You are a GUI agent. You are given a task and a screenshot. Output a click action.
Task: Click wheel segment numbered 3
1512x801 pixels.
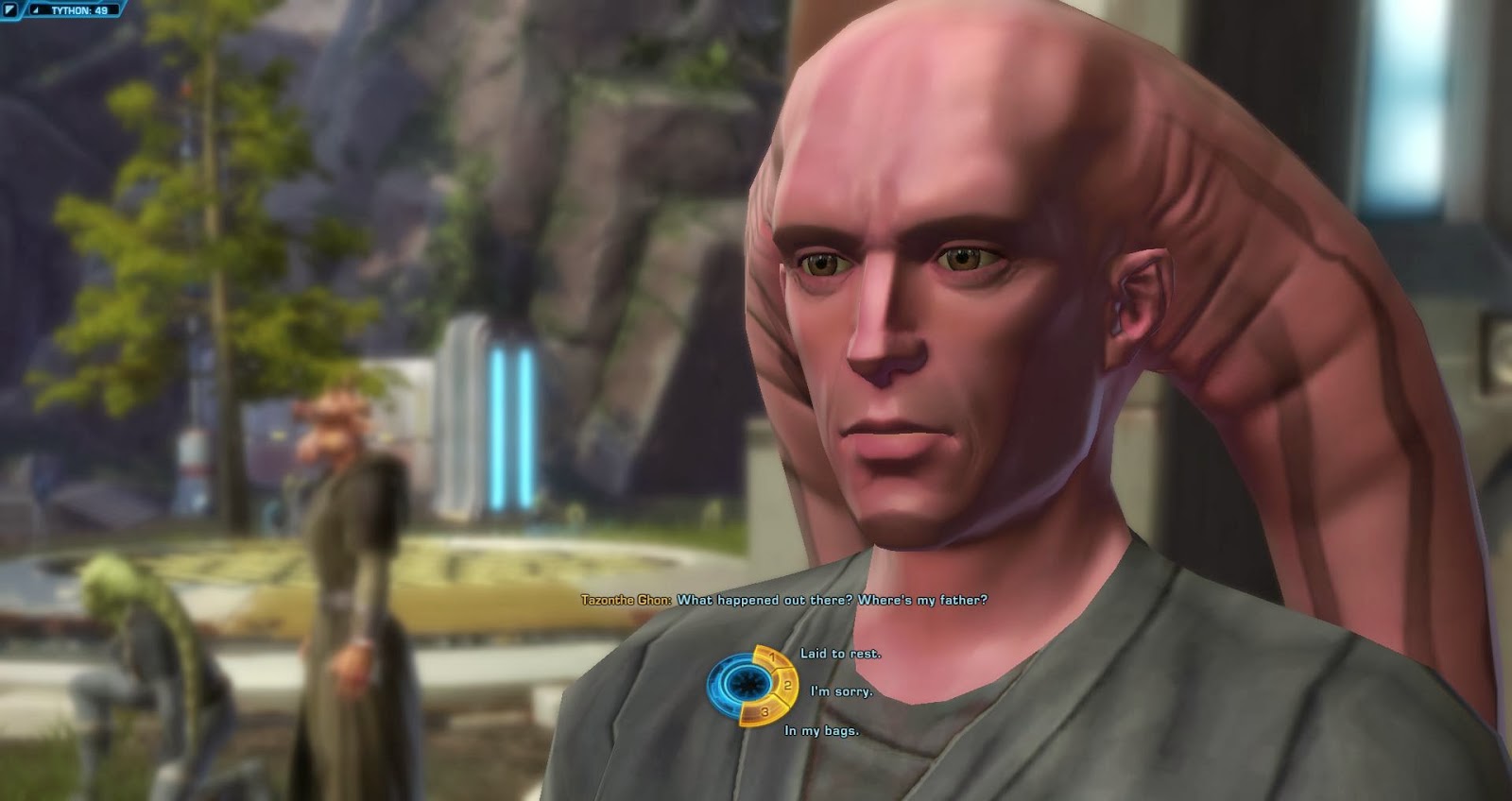pos(765,711)
